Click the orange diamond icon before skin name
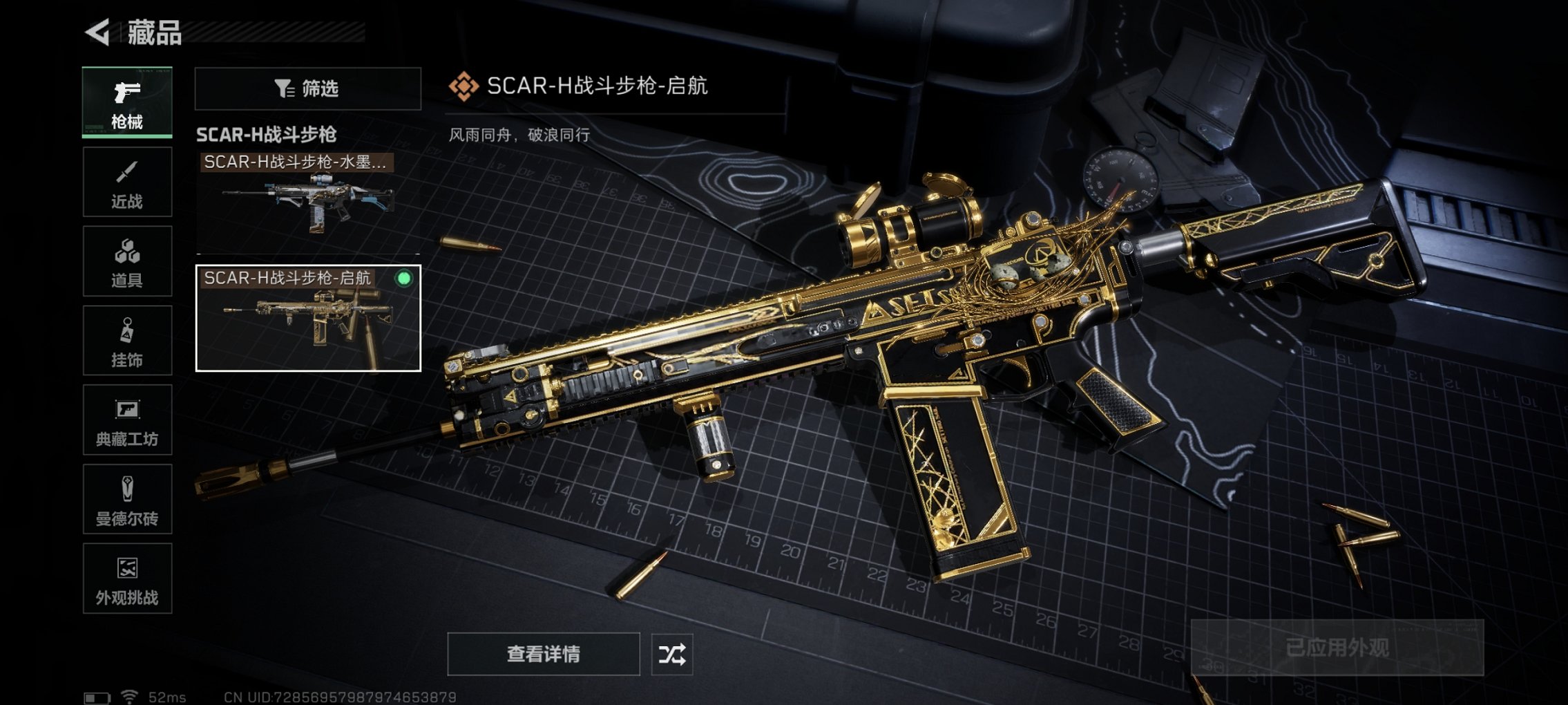This screenshot has height=705, width=1568. 466,86
